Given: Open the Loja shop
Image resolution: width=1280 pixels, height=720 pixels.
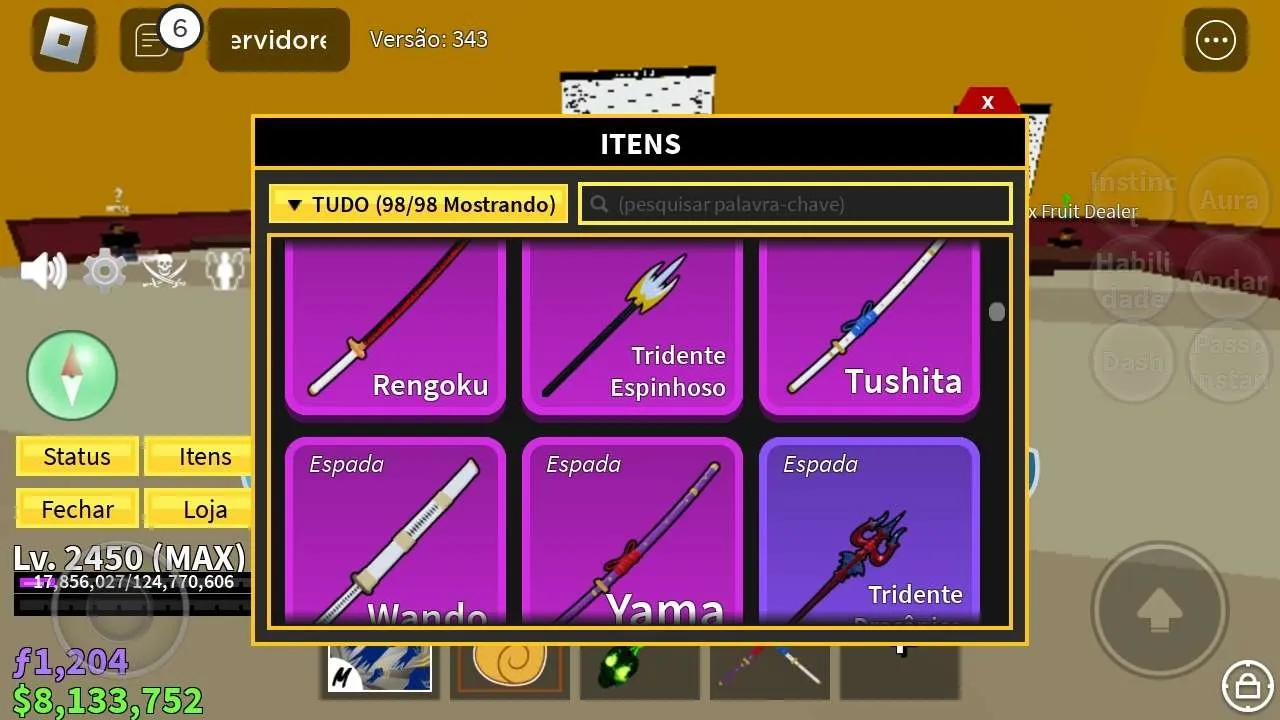Looking at the screenshot, I should (205, 509).
